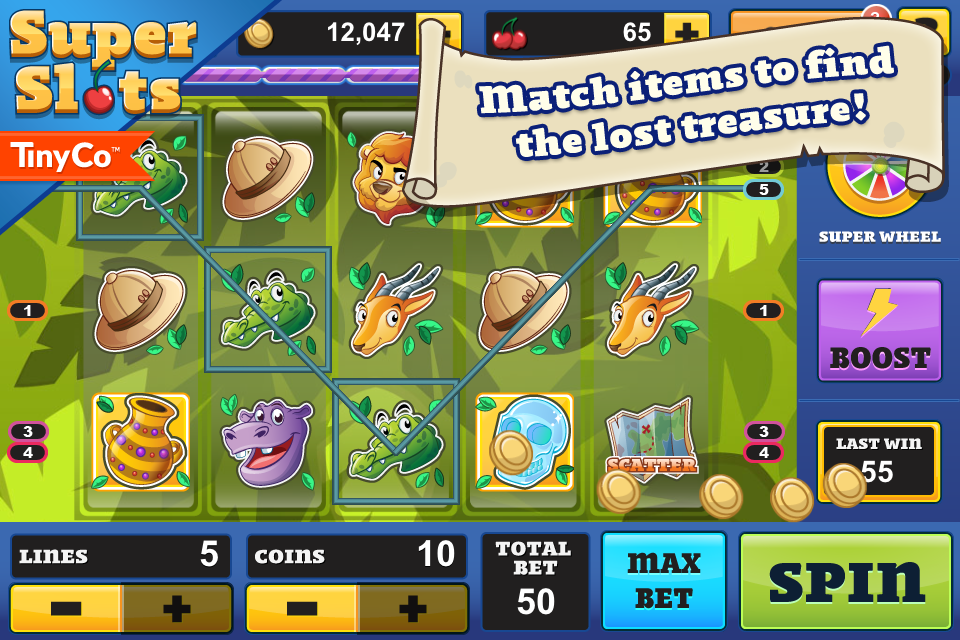
Task: Select the MAX BET button
Action: [x=664, y=580]
